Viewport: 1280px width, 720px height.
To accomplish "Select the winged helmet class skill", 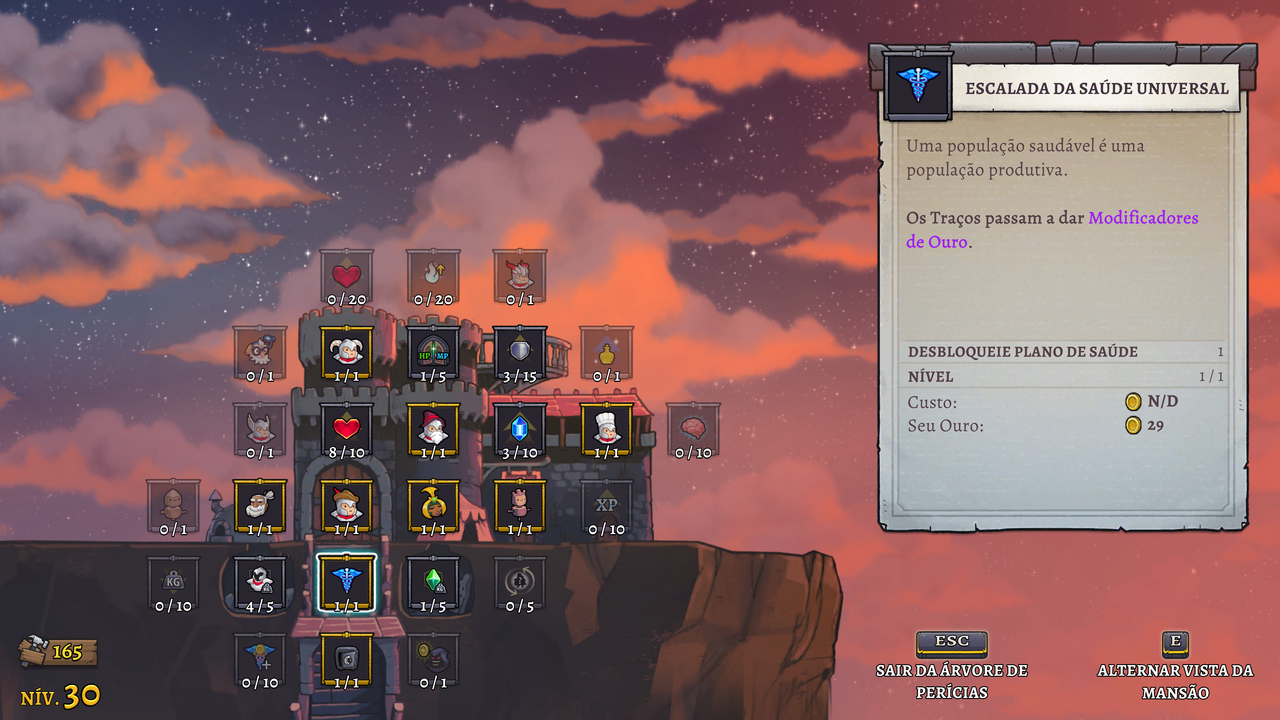I will (260, 428).
